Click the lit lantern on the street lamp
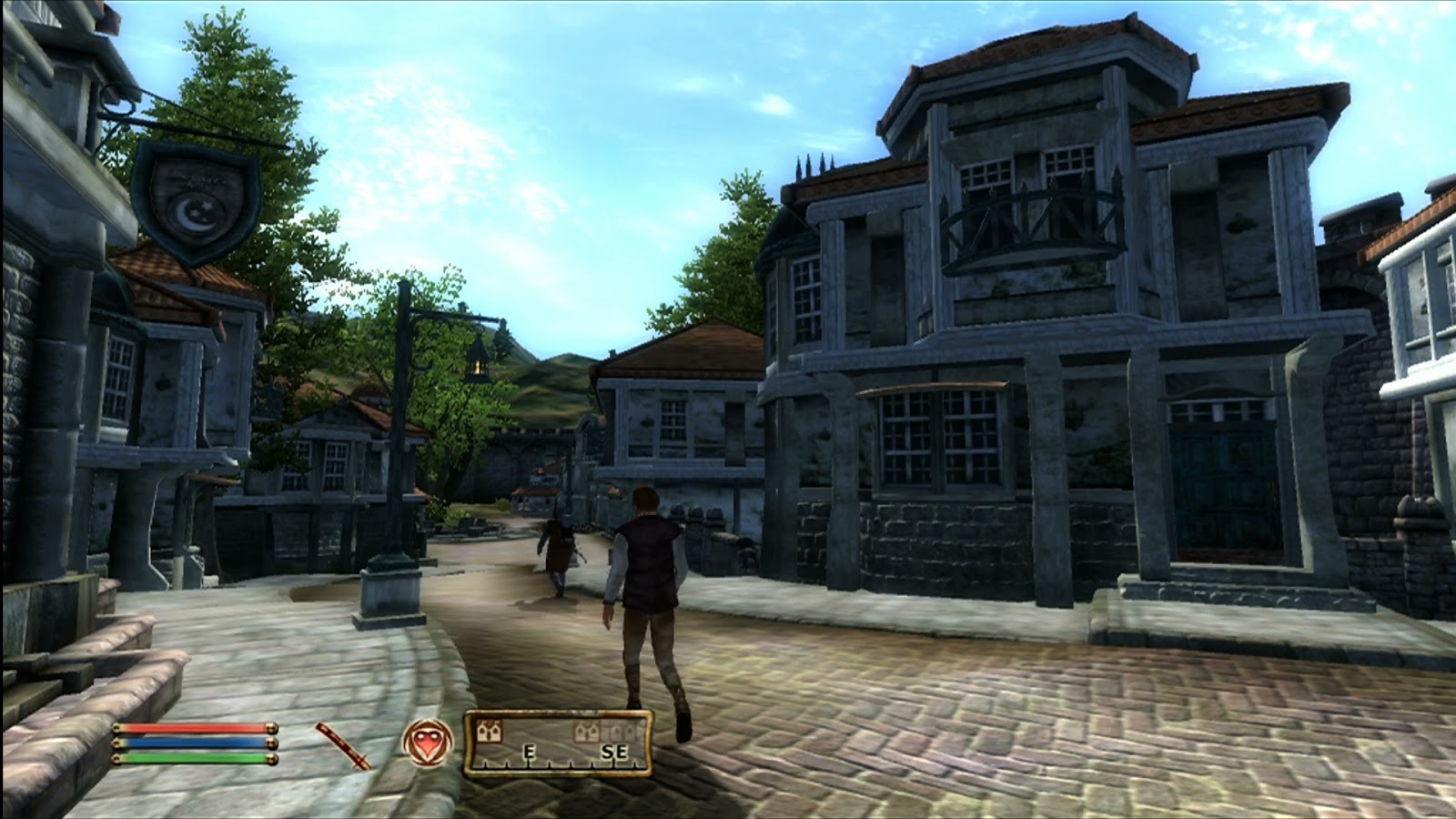The width and height of the screenshot is (1456, 819). click(477, 363)
